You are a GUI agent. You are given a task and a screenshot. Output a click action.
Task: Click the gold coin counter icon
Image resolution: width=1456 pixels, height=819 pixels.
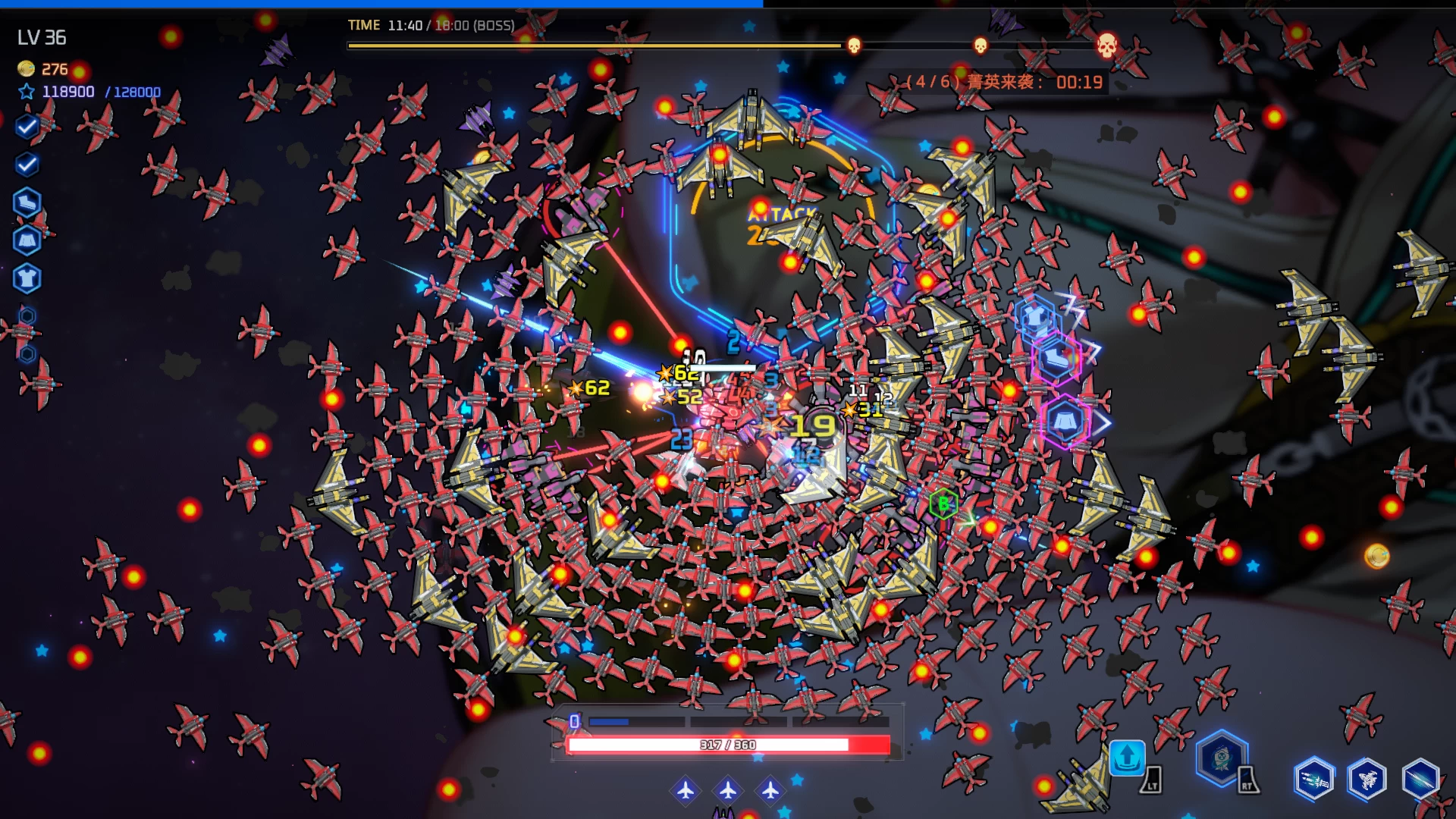(x=26, y=69)
